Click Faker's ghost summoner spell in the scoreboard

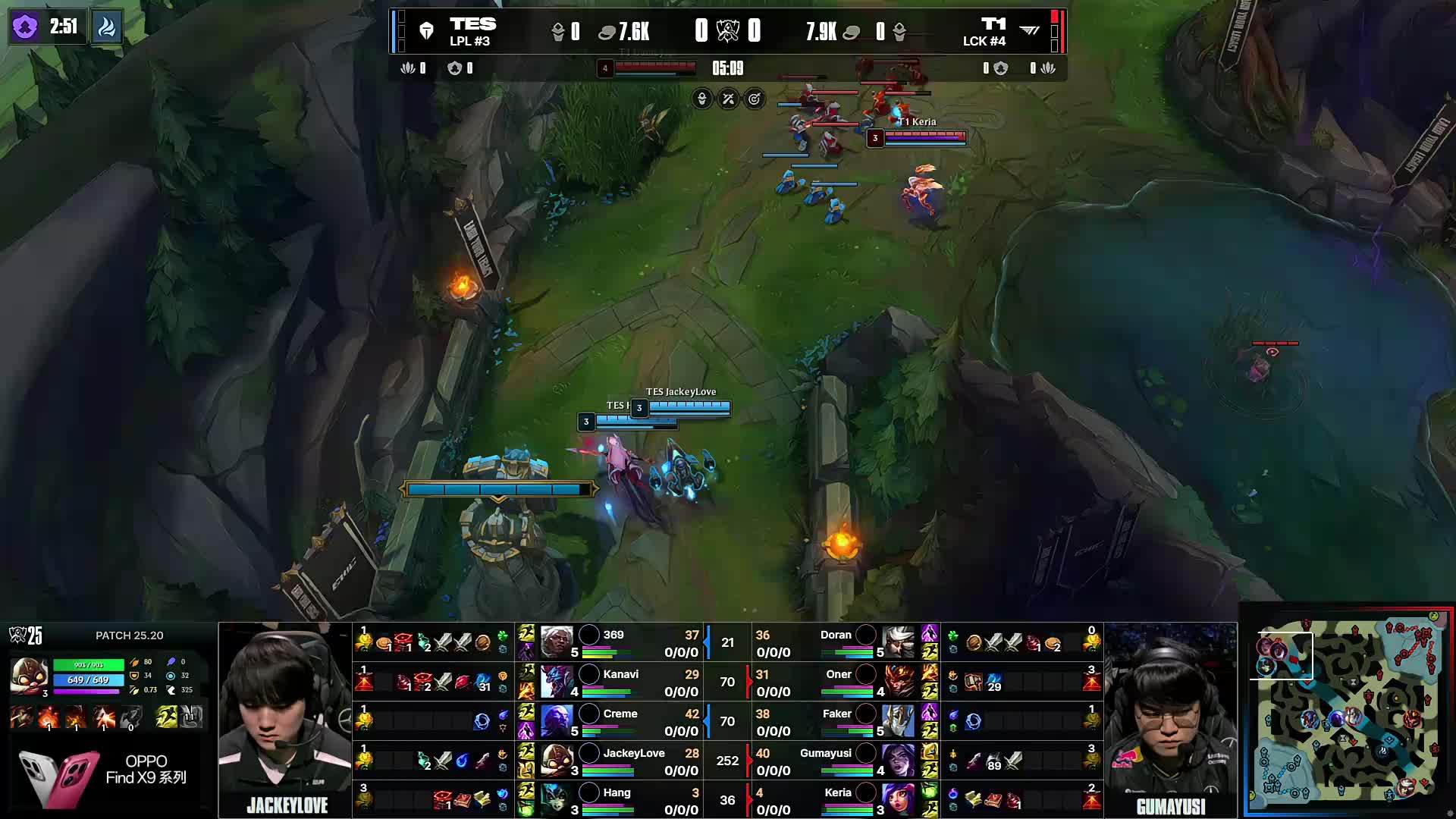[x=930, y=711]
